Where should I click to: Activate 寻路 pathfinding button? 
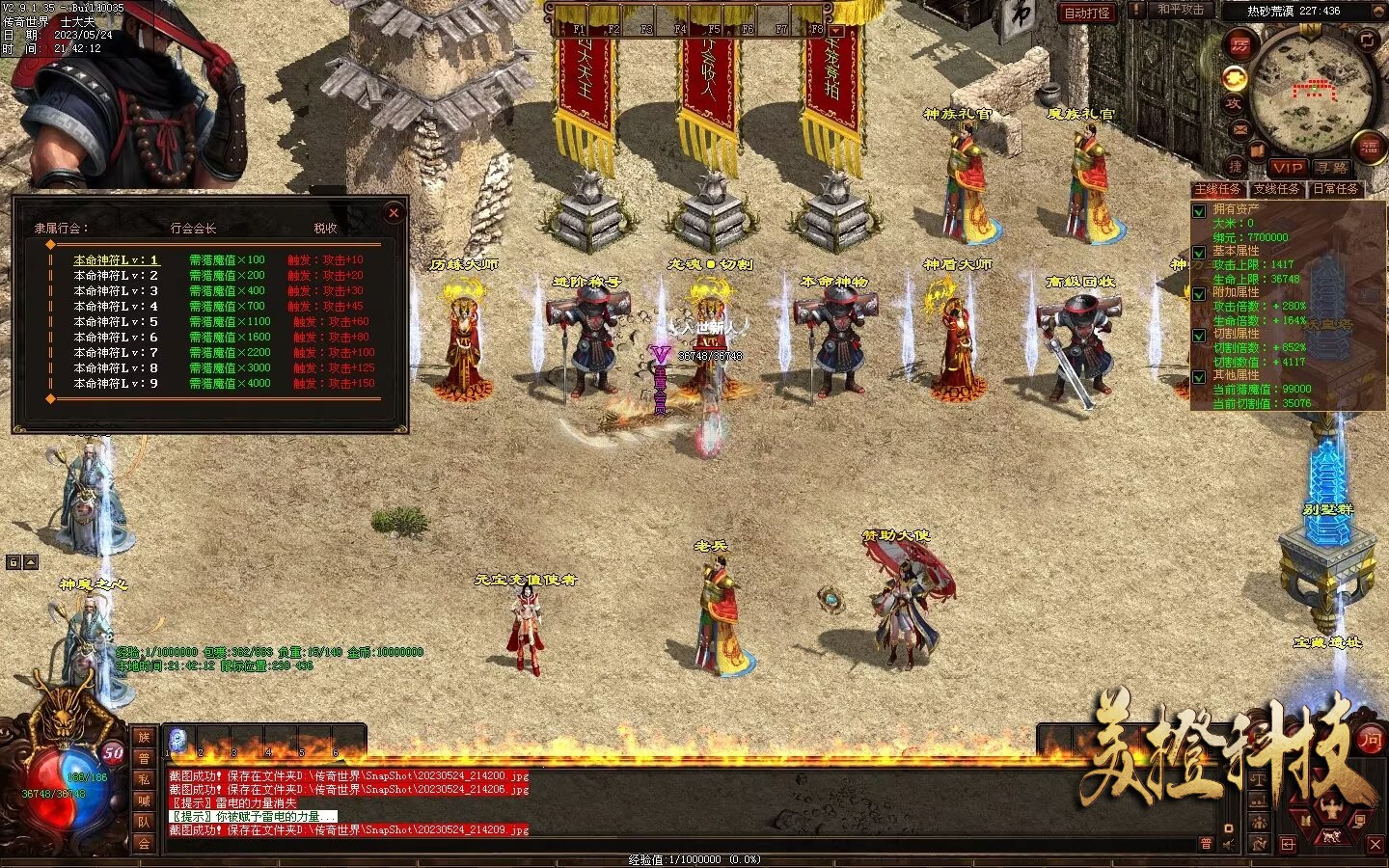(1331, 168)
